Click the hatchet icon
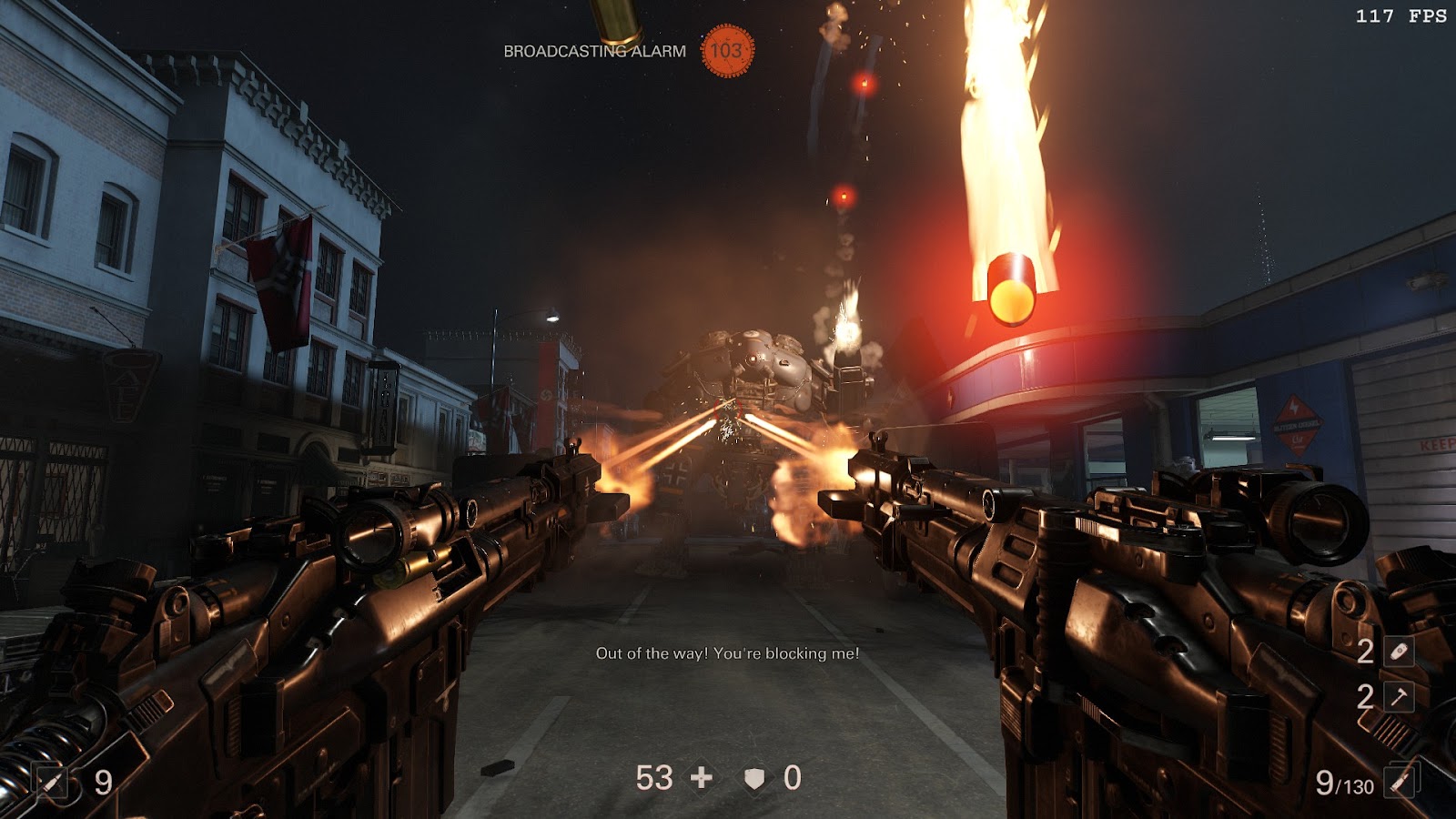Viewport: 1456px width, 819px height. 1399,697
